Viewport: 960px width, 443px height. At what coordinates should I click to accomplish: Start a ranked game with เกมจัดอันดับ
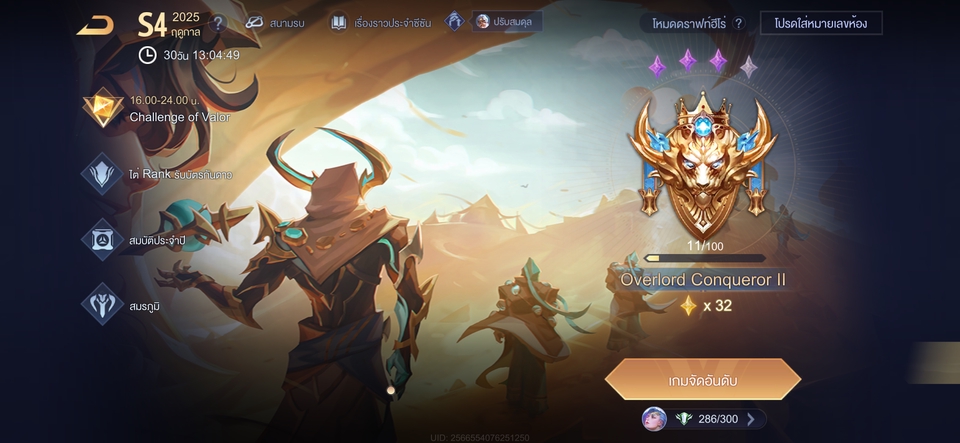[x=703, y=380]
